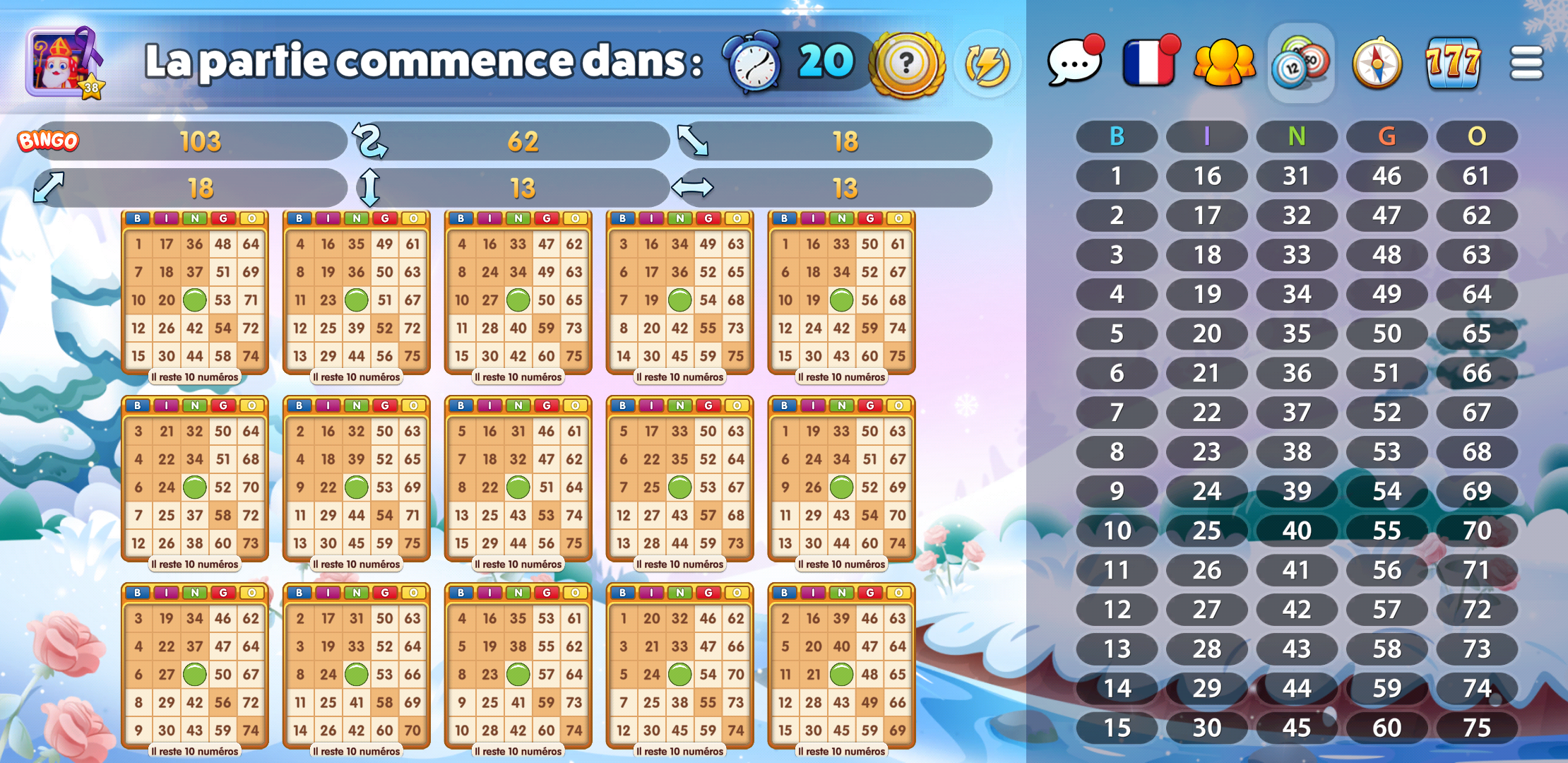Switch to the bingo balls game tab
The image size is (1568, 763).
pyautogui.click(x=1300, y=64)
